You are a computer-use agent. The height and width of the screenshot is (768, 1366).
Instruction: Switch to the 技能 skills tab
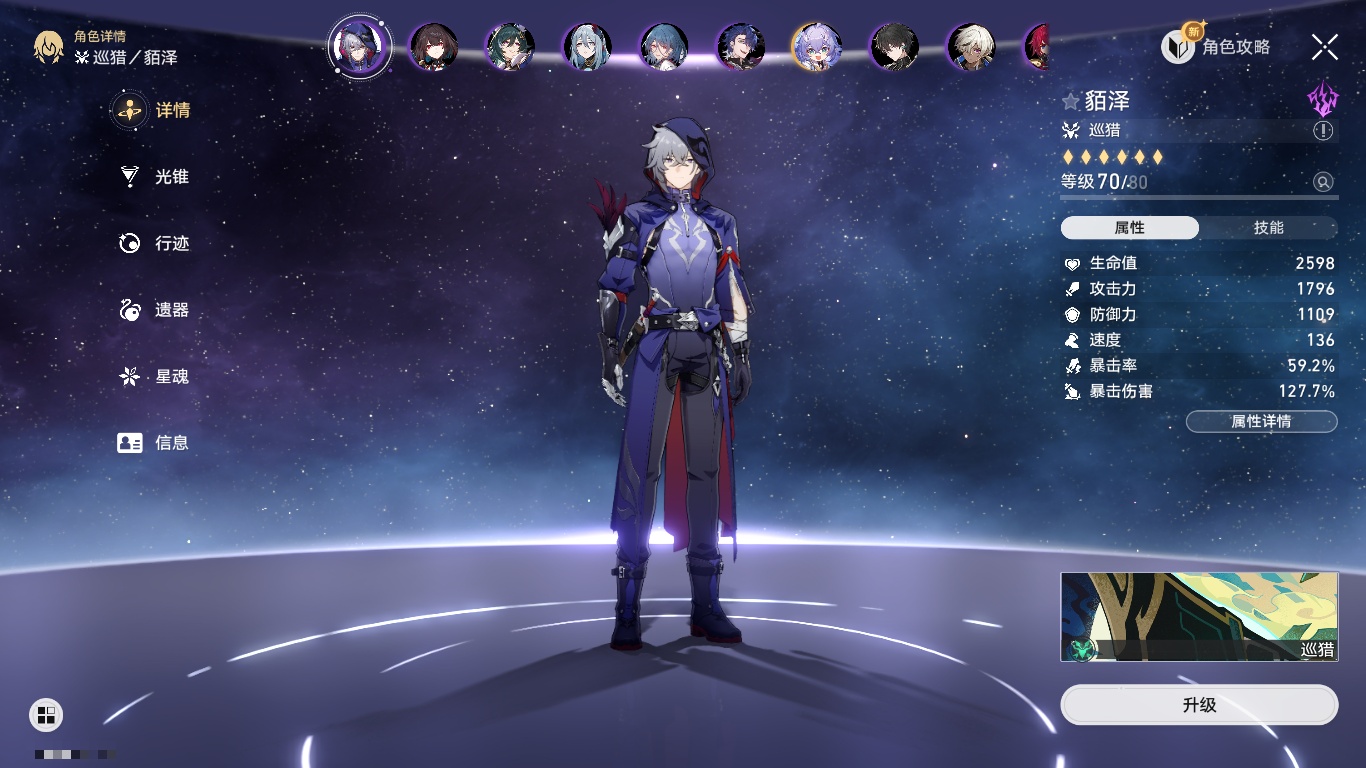(1268, 228)
